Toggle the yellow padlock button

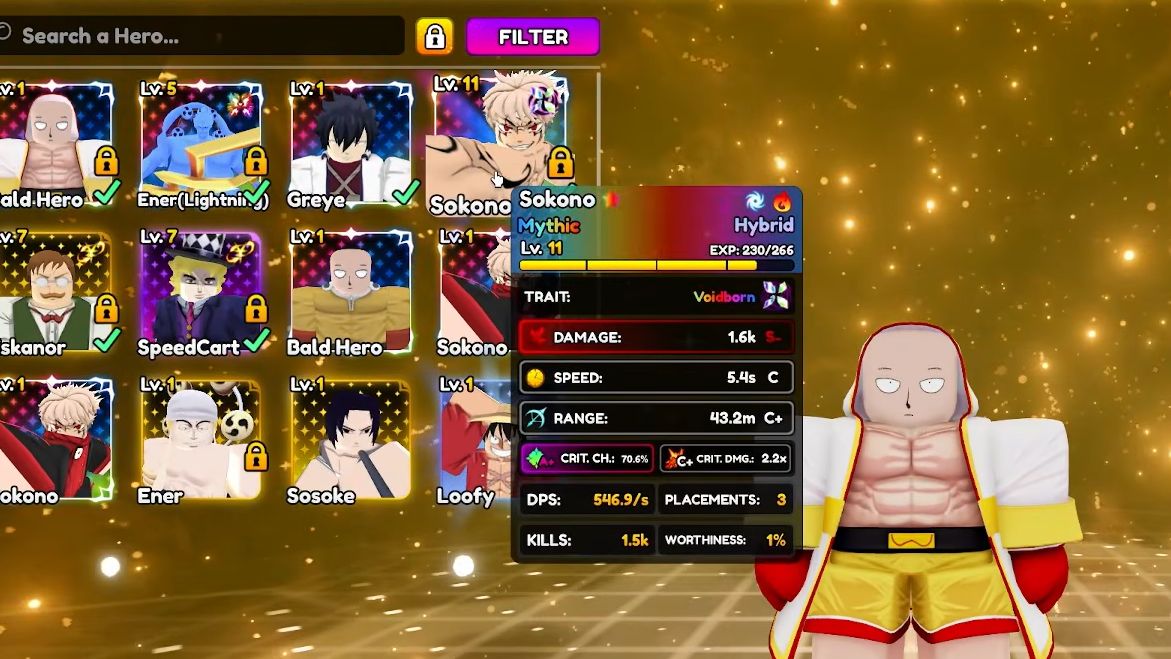pyautogui.click(x=434, y=37)
